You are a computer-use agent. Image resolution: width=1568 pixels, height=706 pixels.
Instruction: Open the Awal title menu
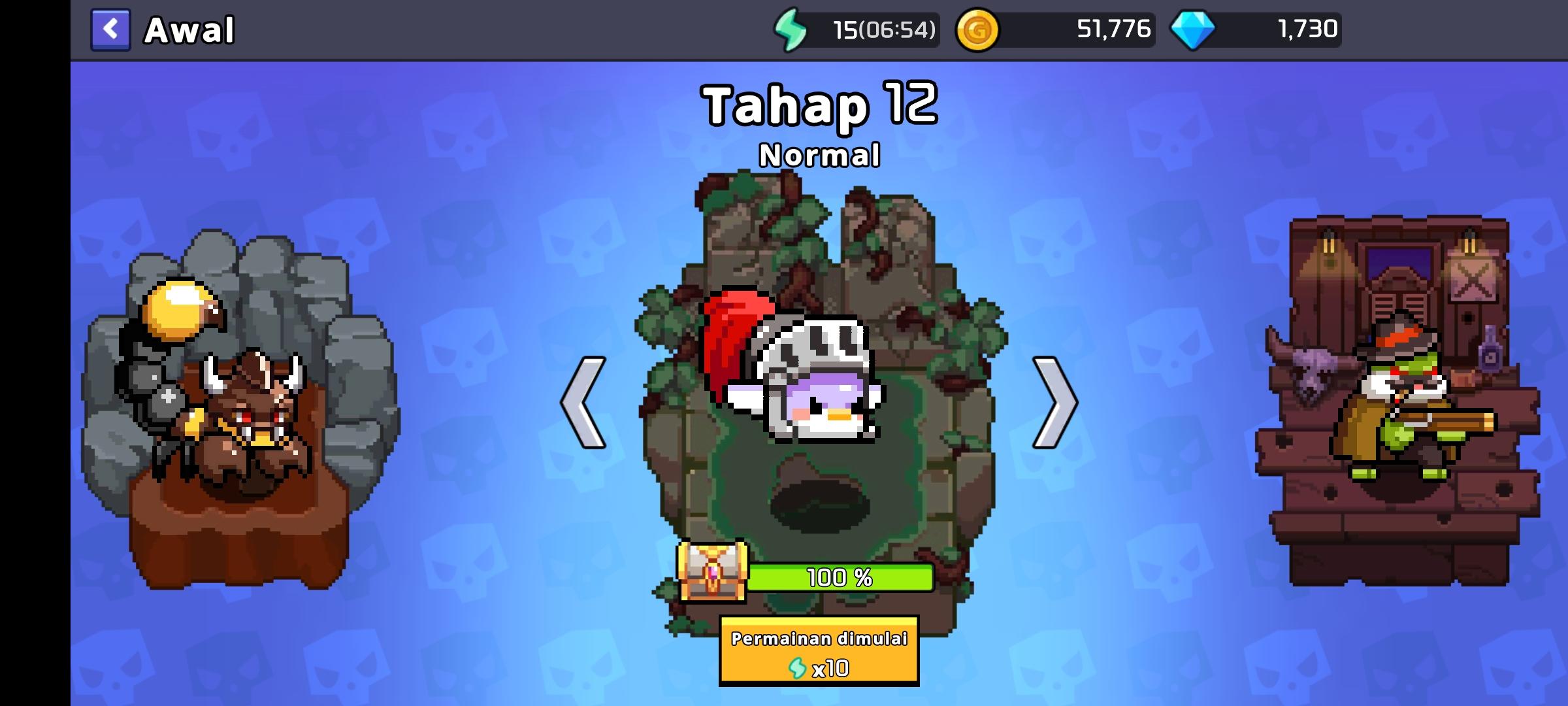pyautogui.click(x=189, y=29)
